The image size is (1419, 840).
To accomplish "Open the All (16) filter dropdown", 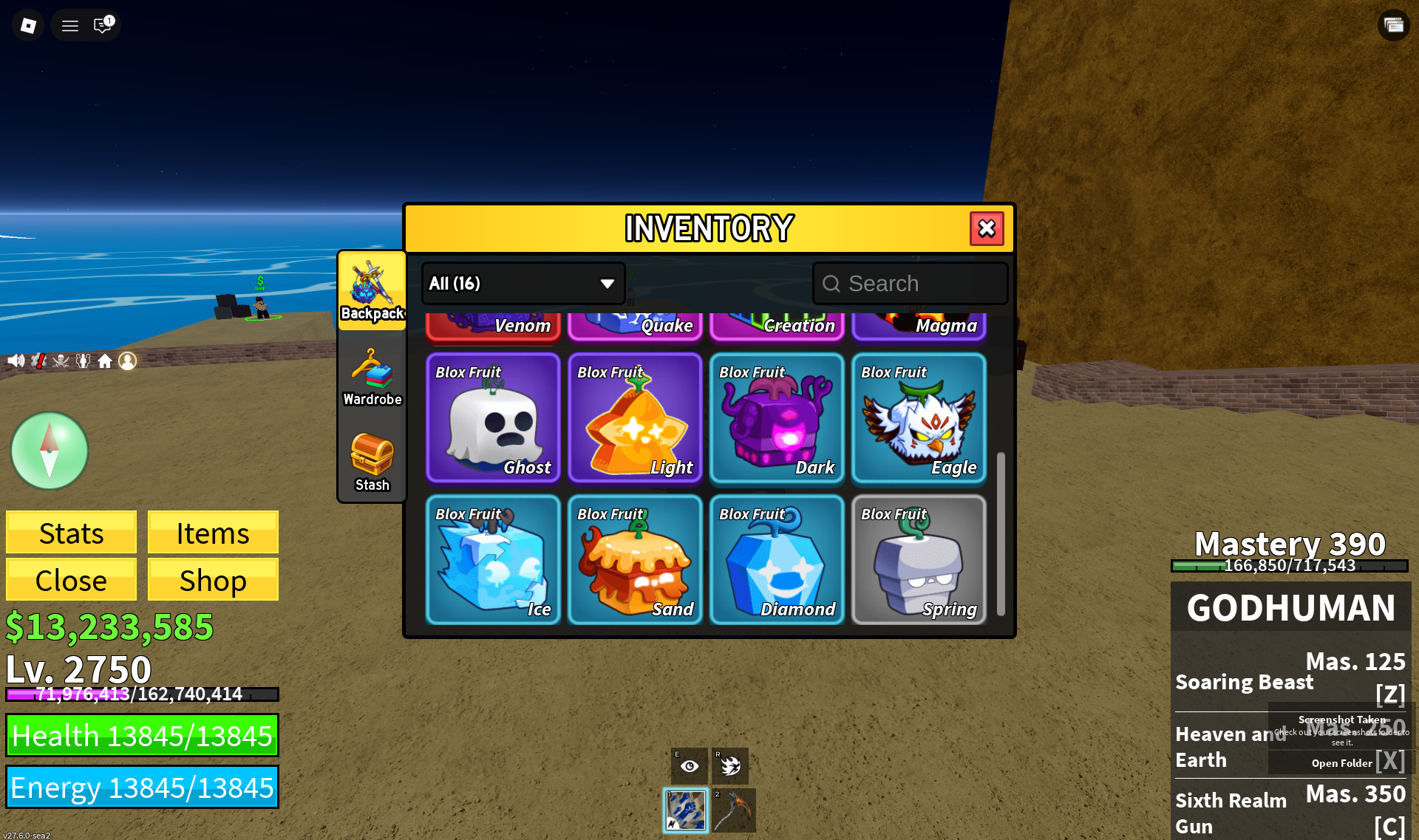I will pos(523,284).
